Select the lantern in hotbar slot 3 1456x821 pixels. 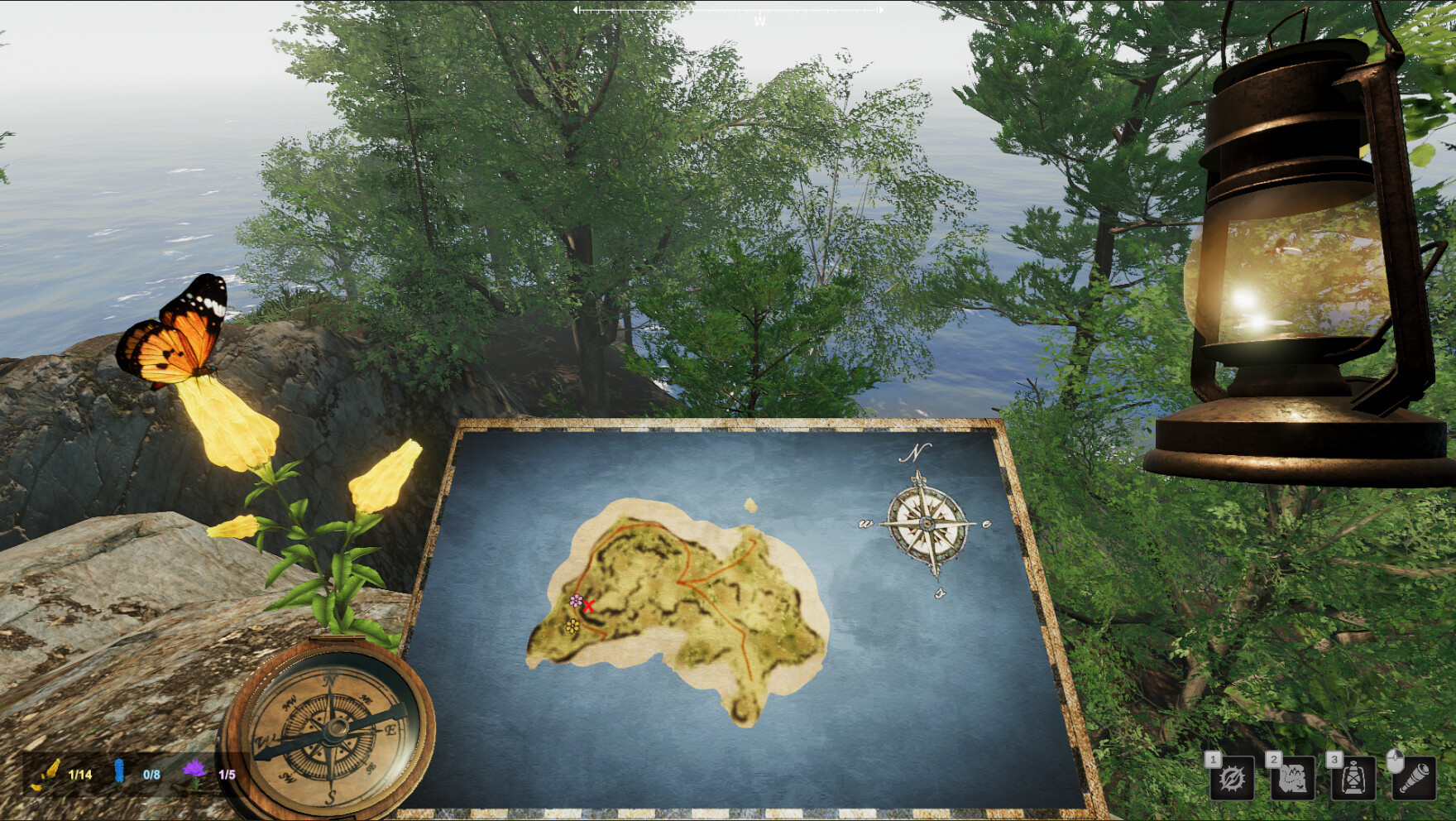pos(1353,778)
